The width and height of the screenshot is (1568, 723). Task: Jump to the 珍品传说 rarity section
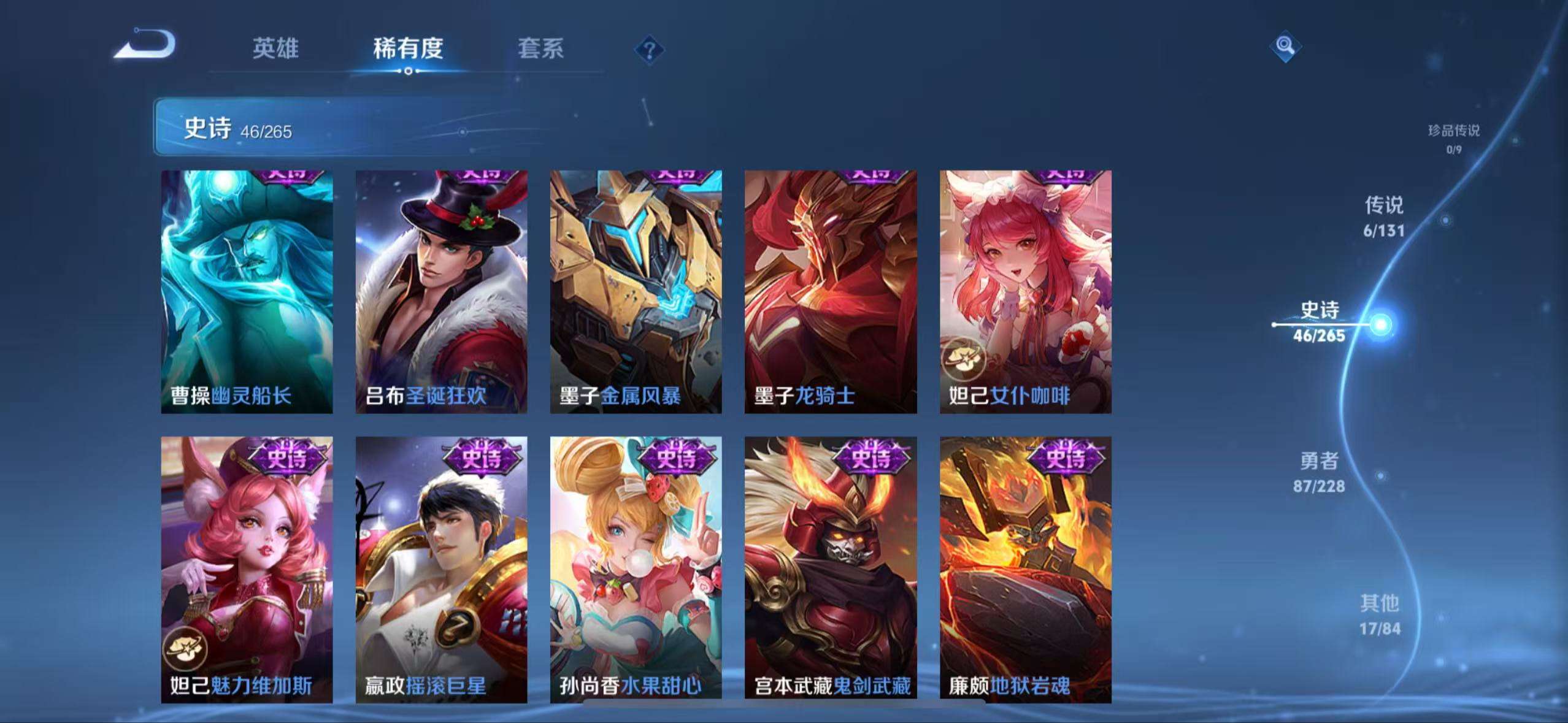coord(1453,138)
